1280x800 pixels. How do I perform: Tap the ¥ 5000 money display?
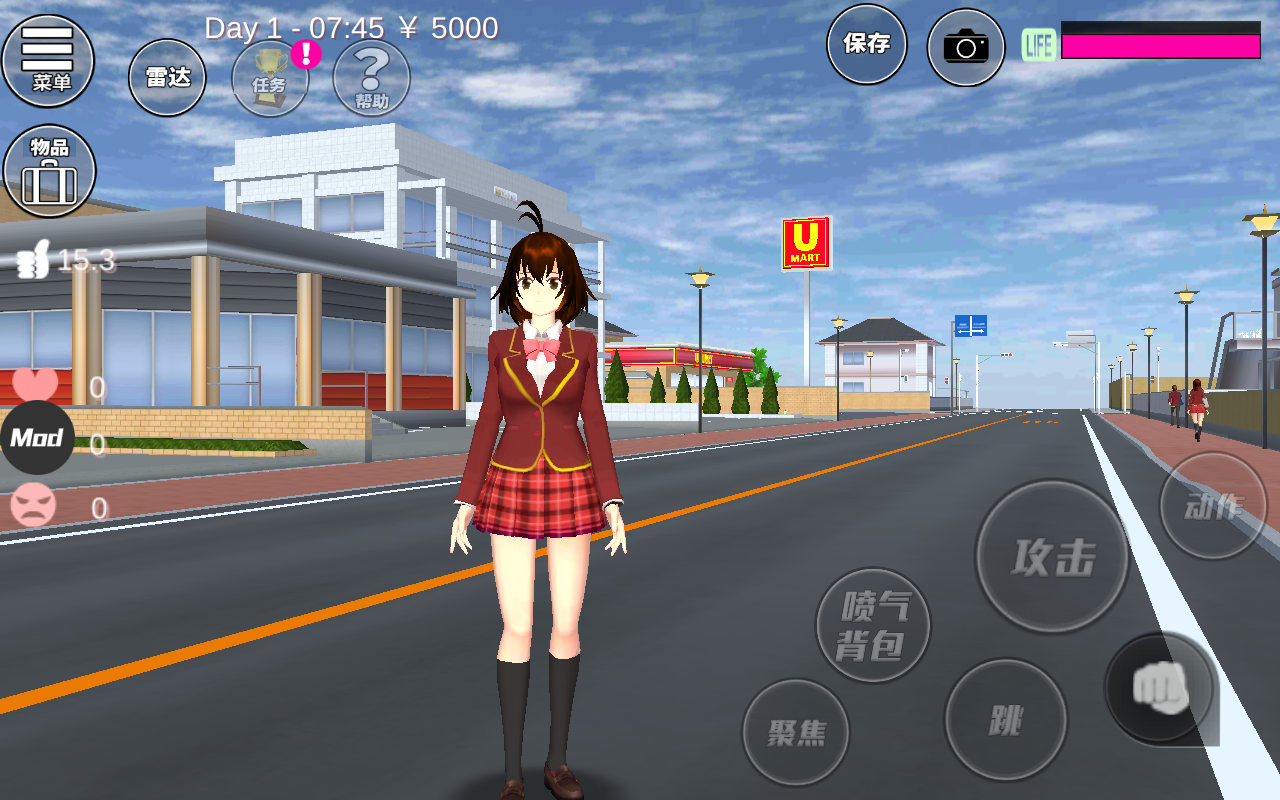(450, 28)
